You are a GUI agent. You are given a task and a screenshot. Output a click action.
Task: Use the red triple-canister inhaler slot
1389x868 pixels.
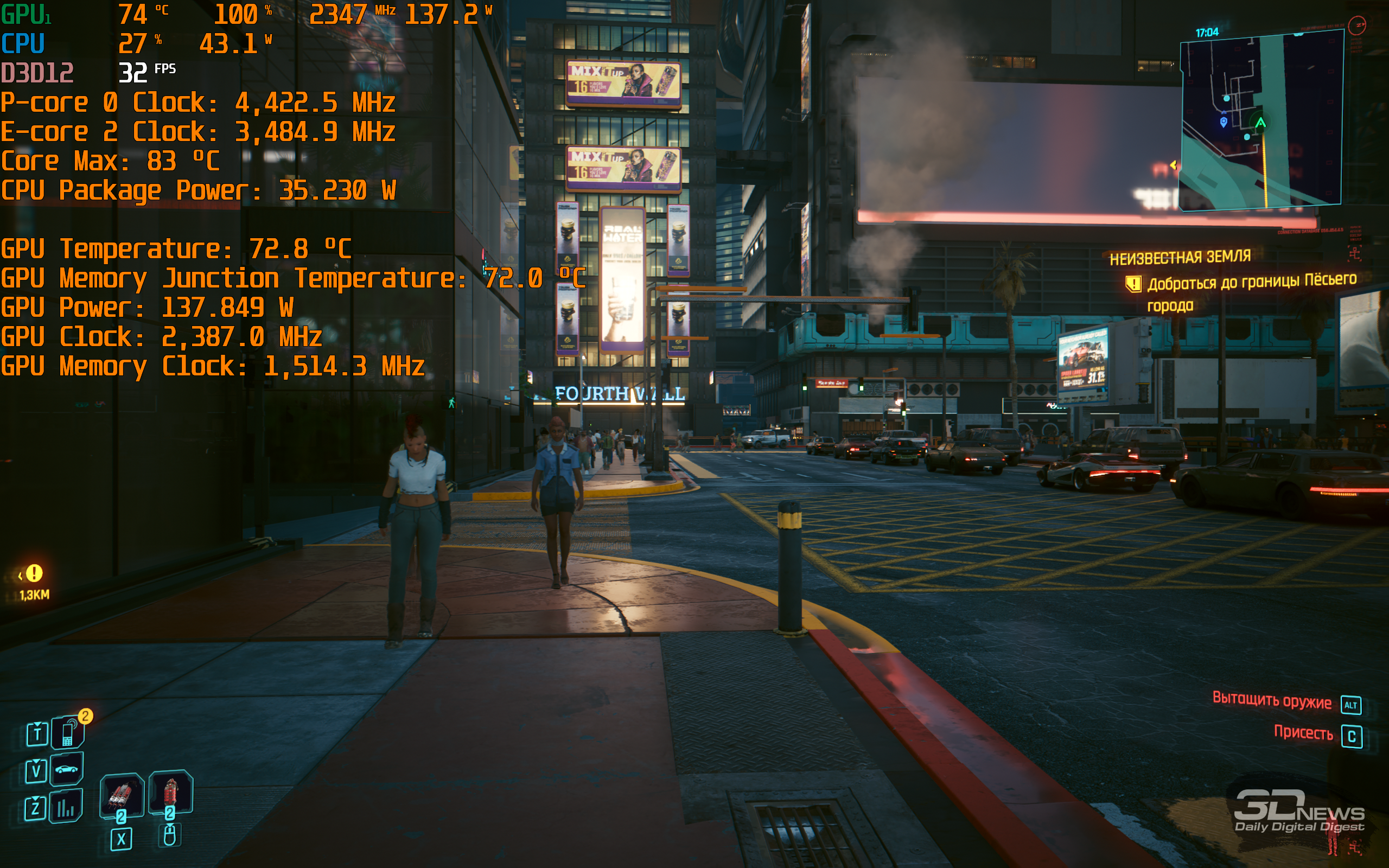pyautogui.click(x=121, y=796)
